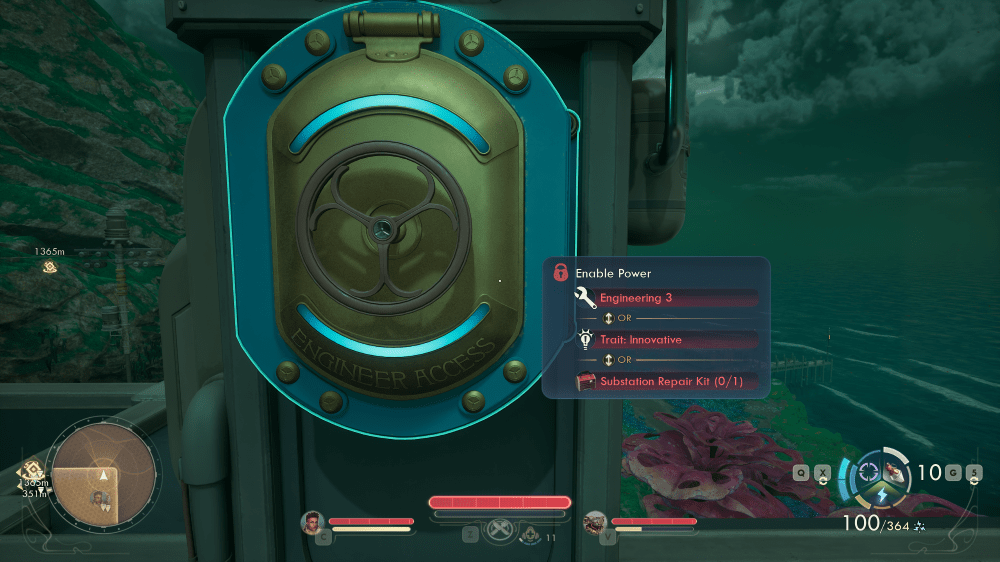Activate the lightning bolt ability icon
1000x562 pixels.
click(x=883, y=496)
